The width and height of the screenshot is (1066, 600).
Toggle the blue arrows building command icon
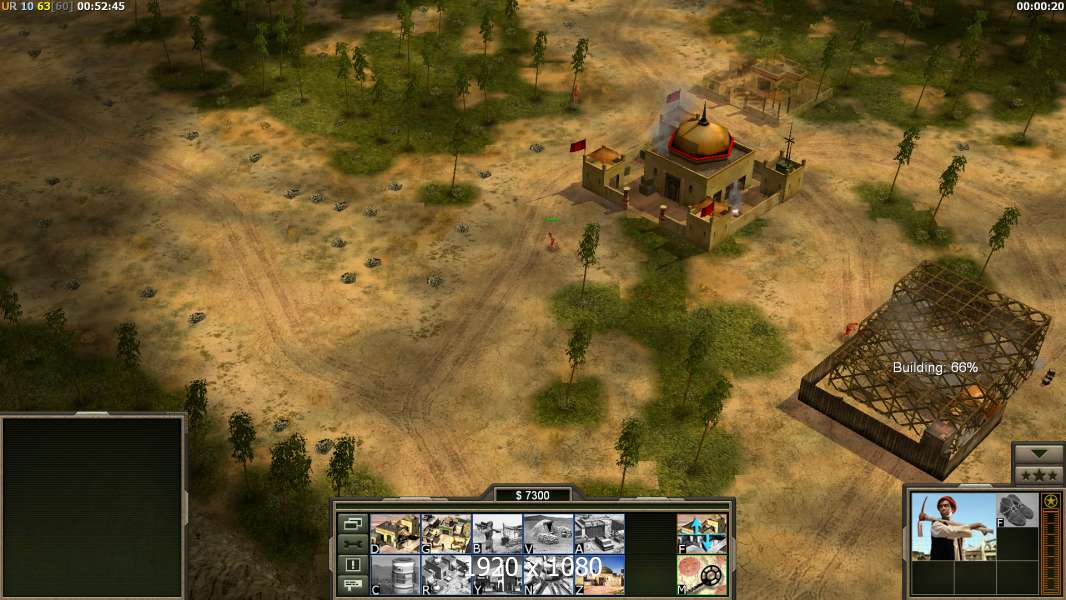pyautogui.click(x=702, y=534)
